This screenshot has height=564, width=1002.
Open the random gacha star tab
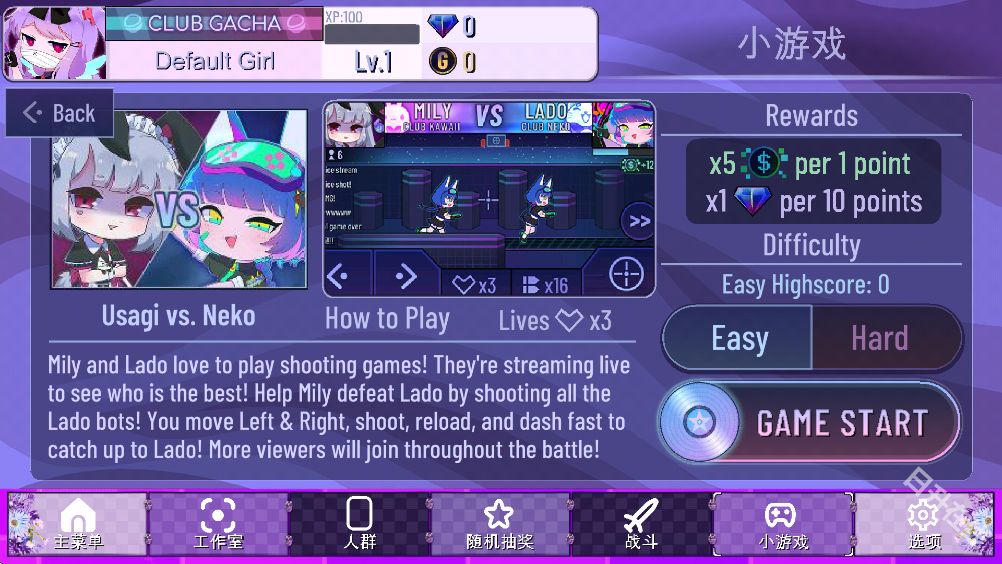tap(499, 525)
